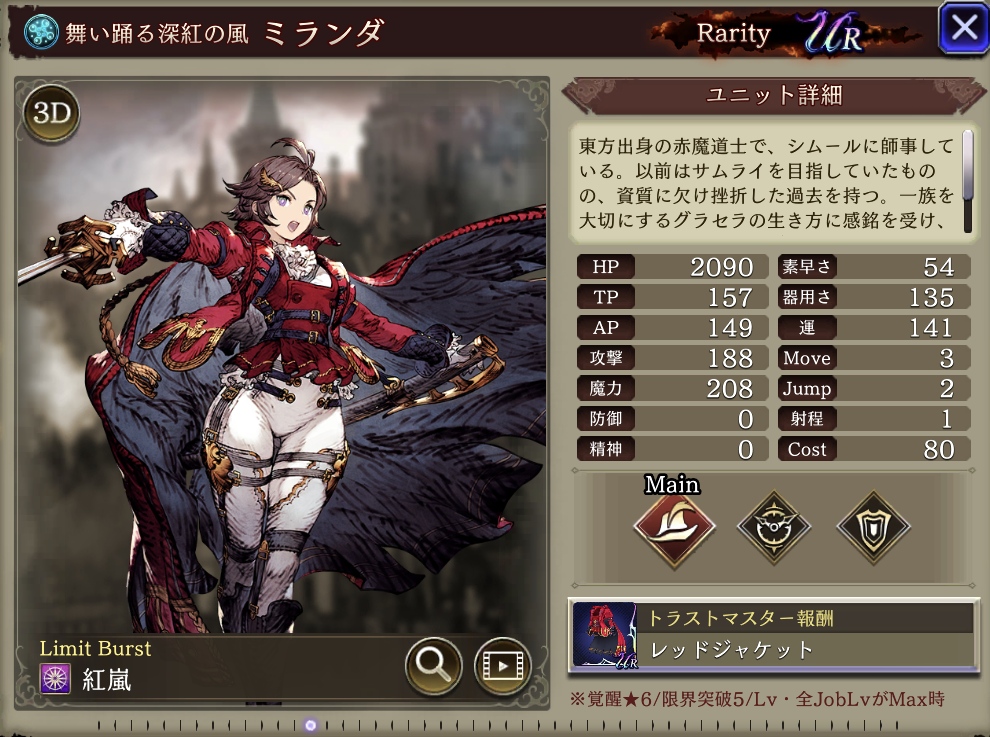Choose the second job crosshair icon

[773, 527]
